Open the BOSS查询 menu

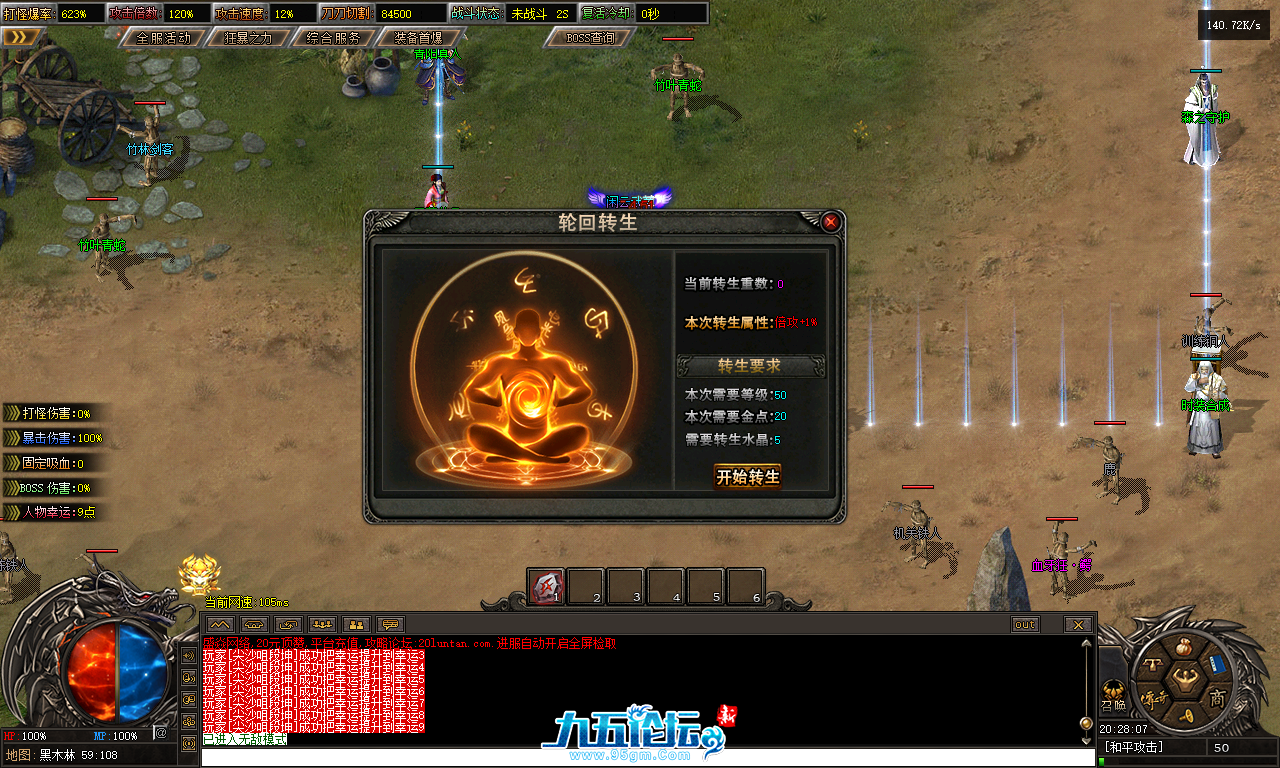tap(588, 39)
